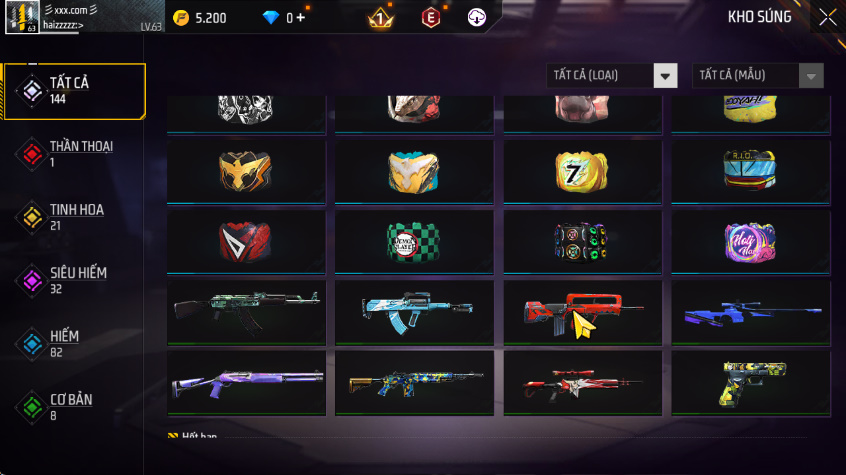Open the Tất Cả (Loại) type dropdown
The image size is (846, 475).
tap(612, 76)
